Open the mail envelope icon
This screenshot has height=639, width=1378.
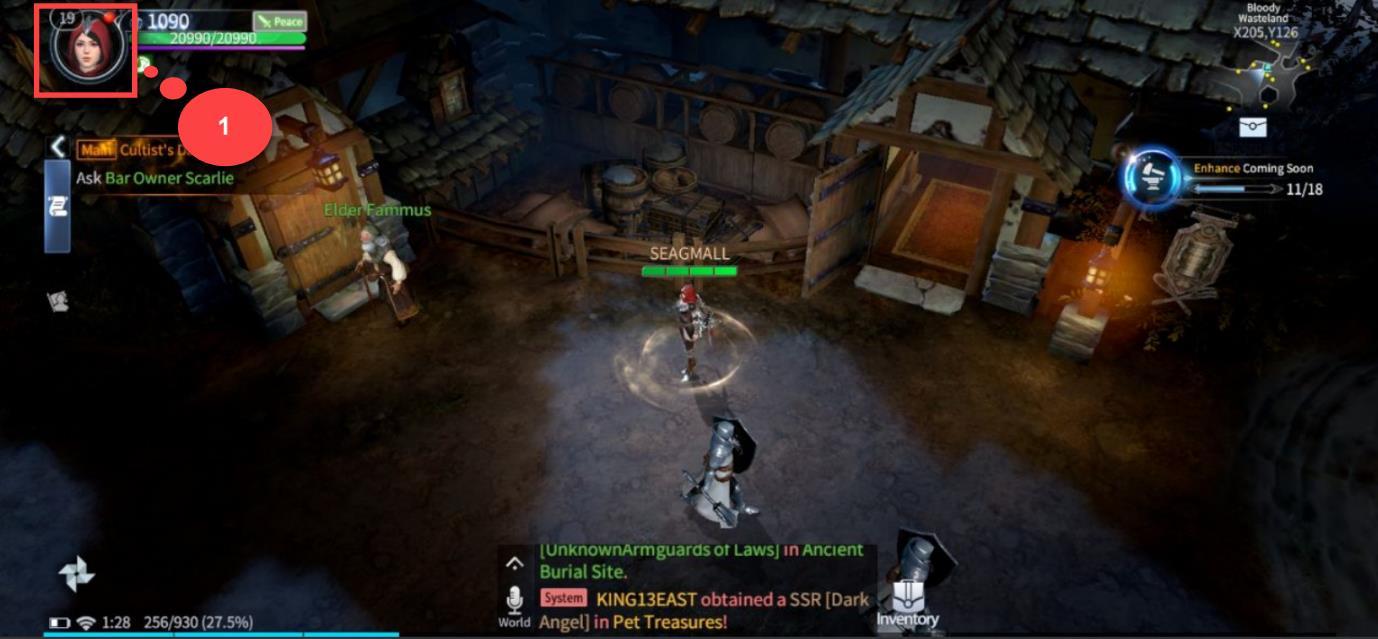click(1253, 126)
